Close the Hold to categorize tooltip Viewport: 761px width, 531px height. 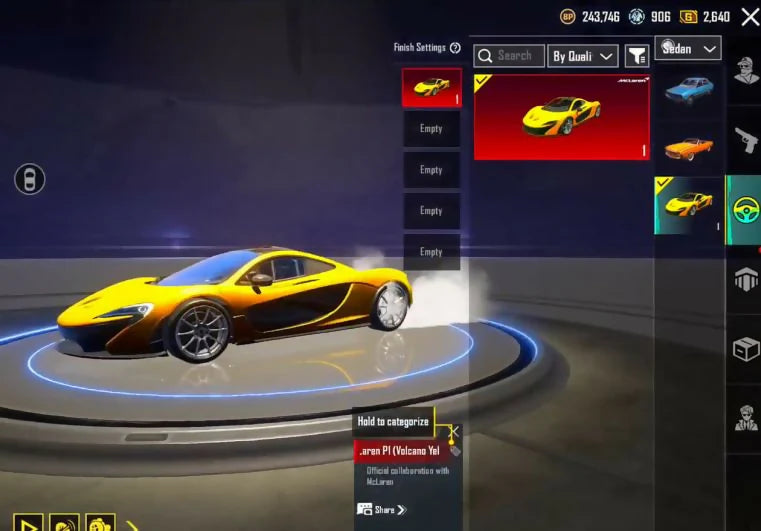point(454,433)
